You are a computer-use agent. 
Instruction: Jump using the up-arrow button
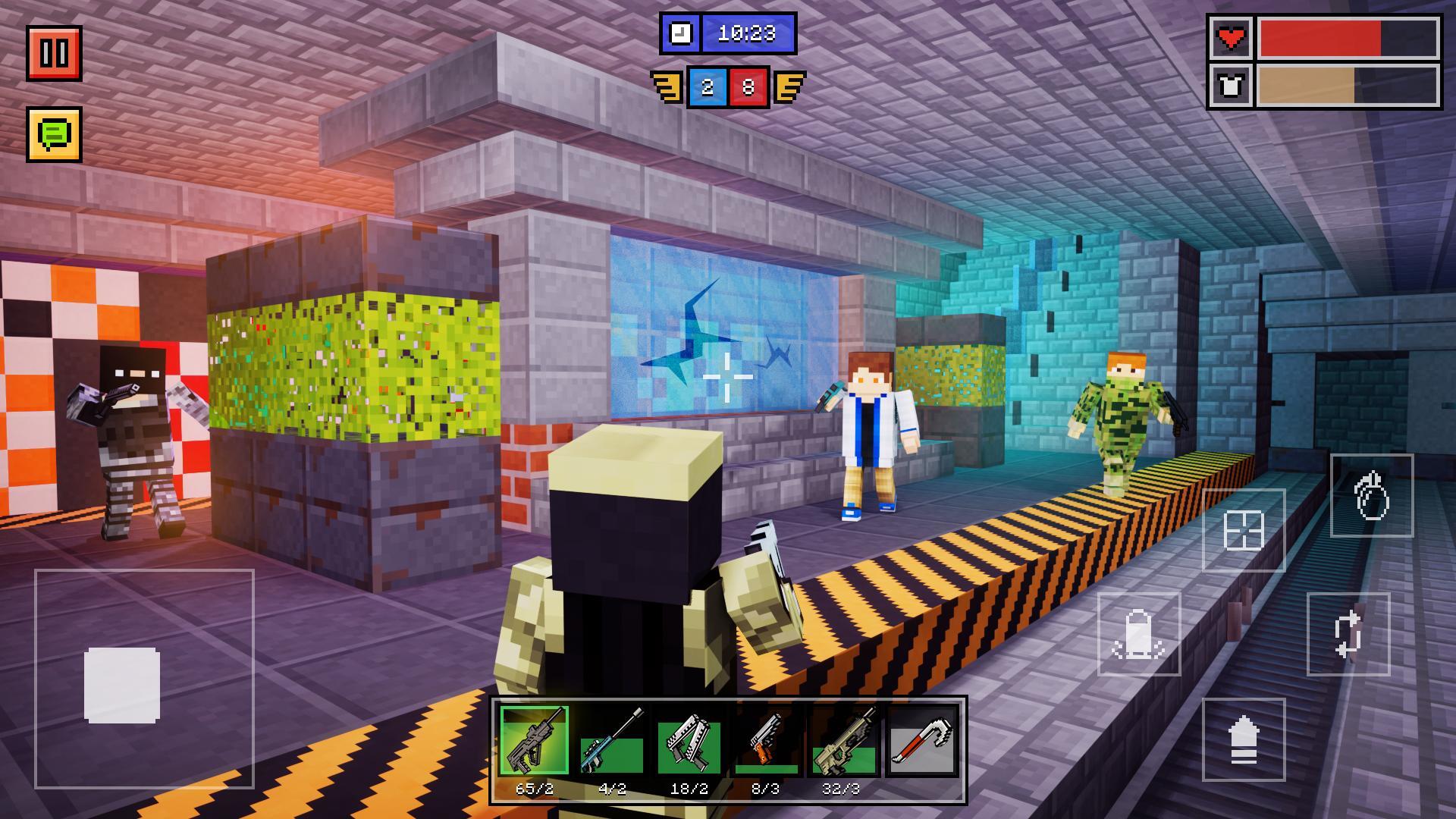pos(1244,739)
